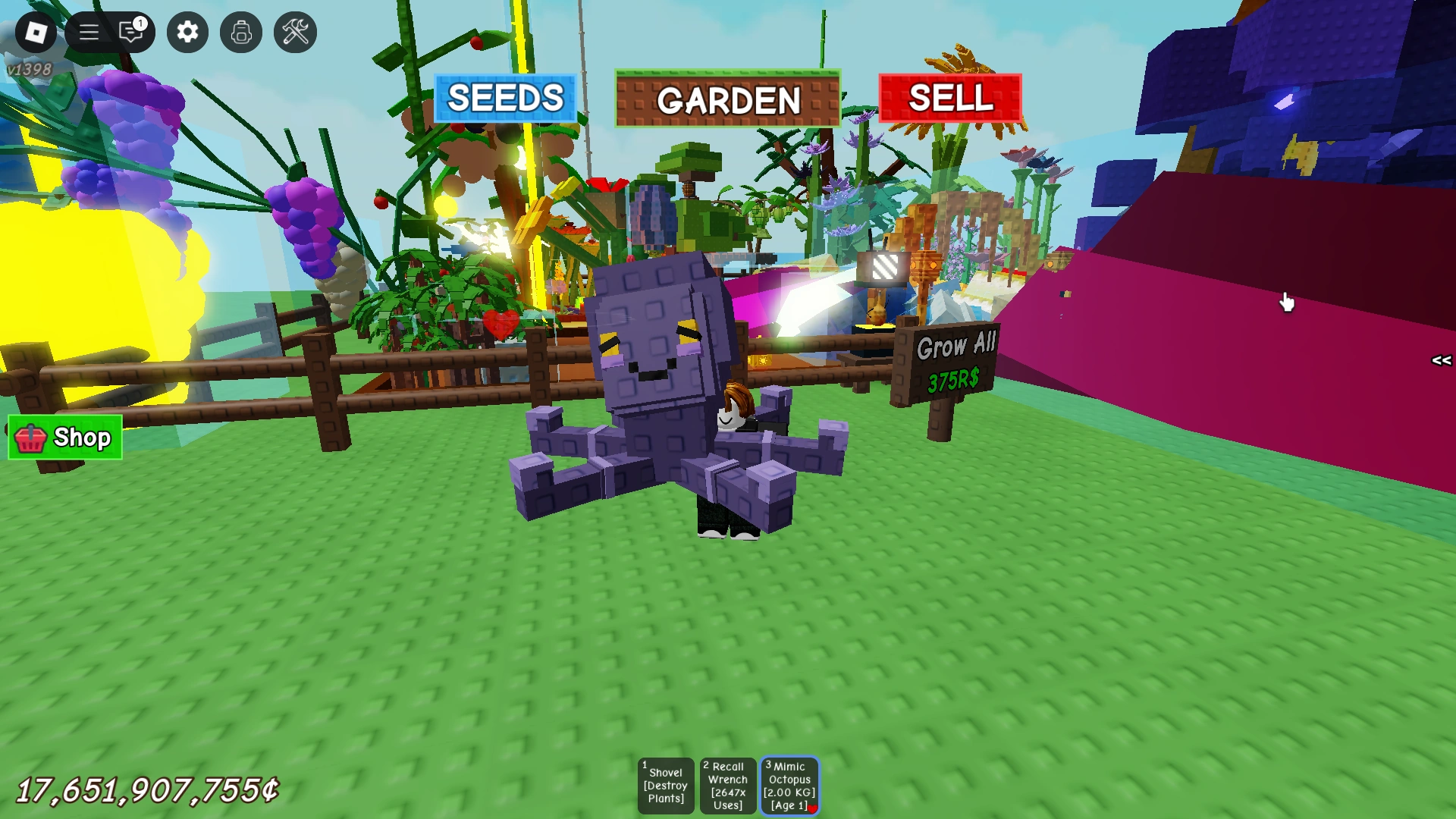The height and width of the screenshot is (819, 1456).
Task: Open the SEEDS shop tab
Action: (x=504, y=98)
